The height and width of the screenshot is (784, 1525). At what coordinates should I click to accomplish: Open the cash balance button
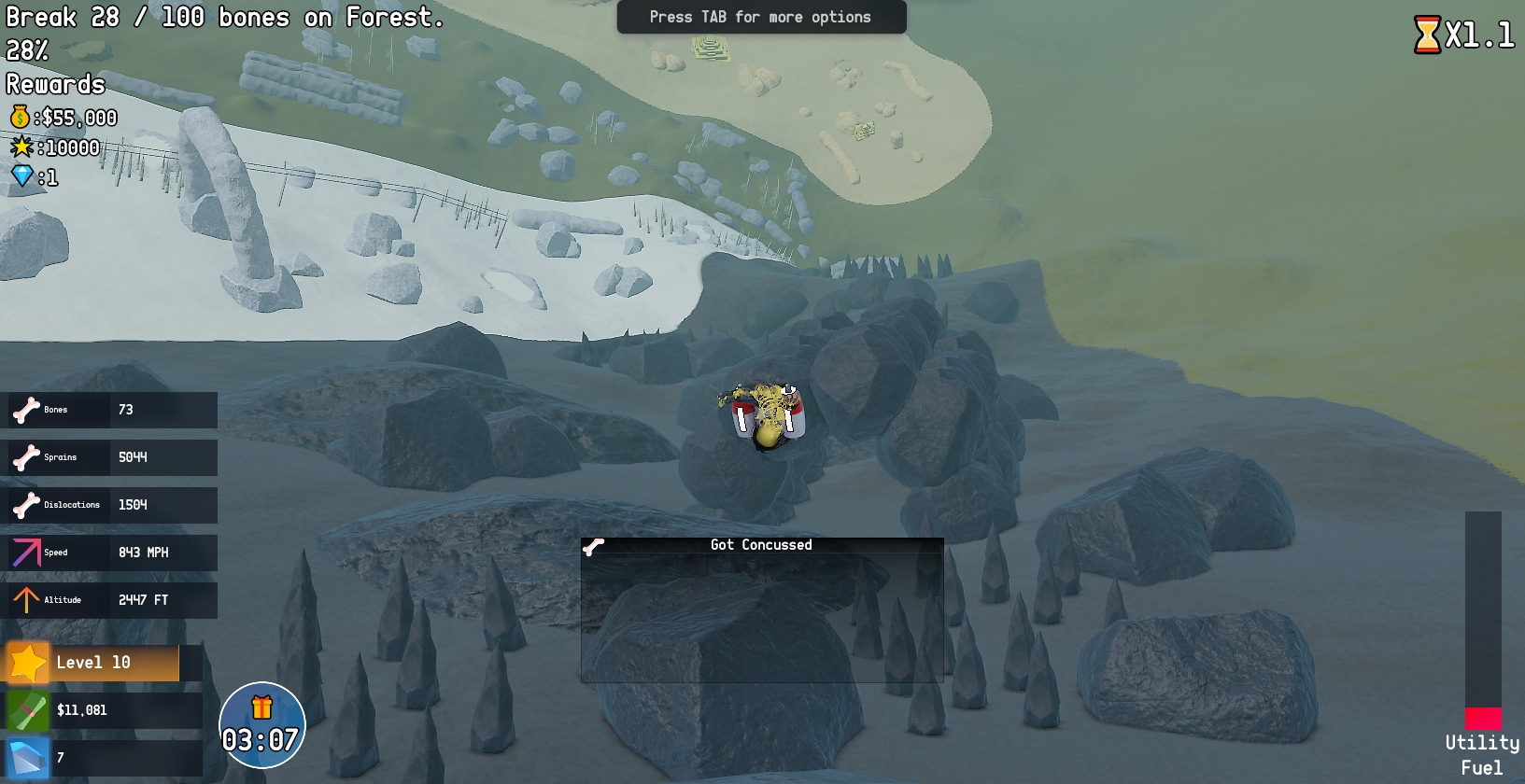103,710
